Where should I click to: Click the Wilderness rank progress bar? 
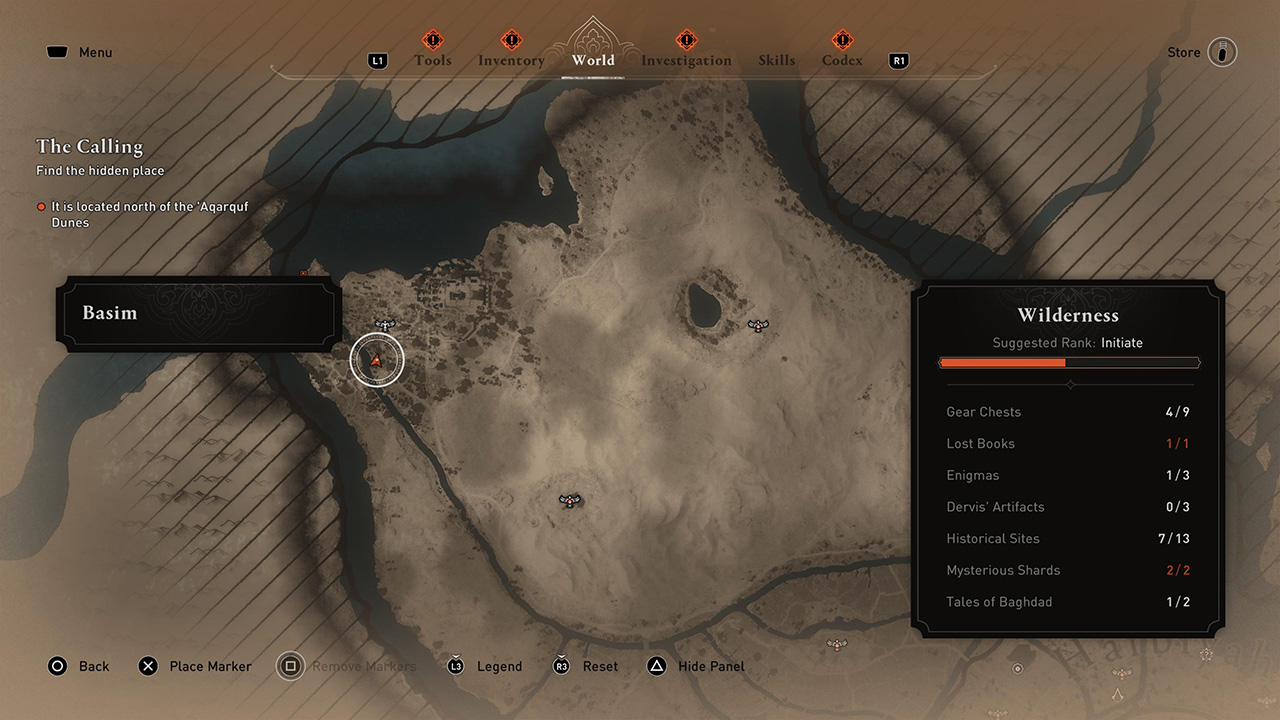[x=1069, y=363]
